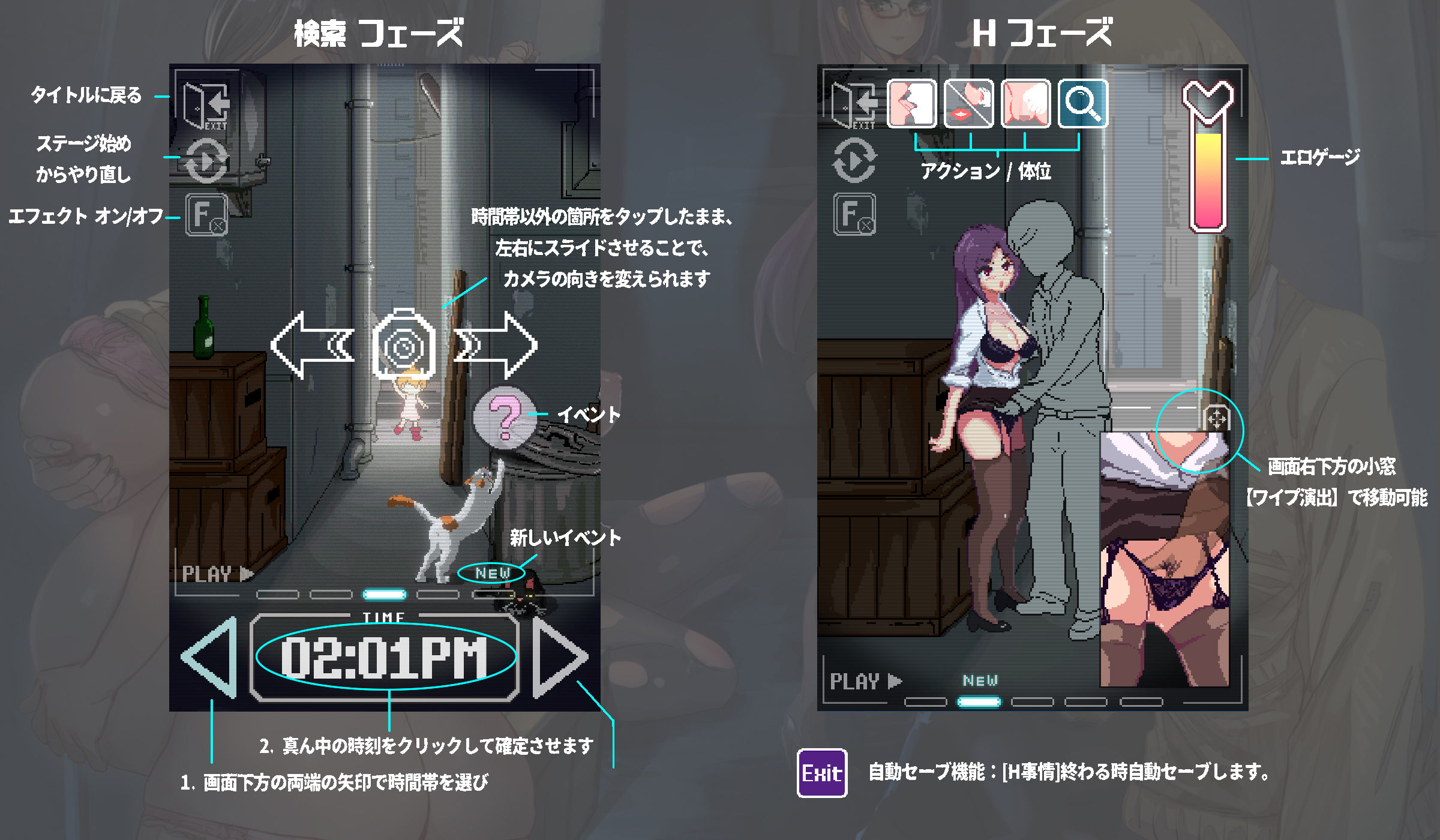
Task: Select the crossed-out lips action icon
Action: [x=970, y=103]
